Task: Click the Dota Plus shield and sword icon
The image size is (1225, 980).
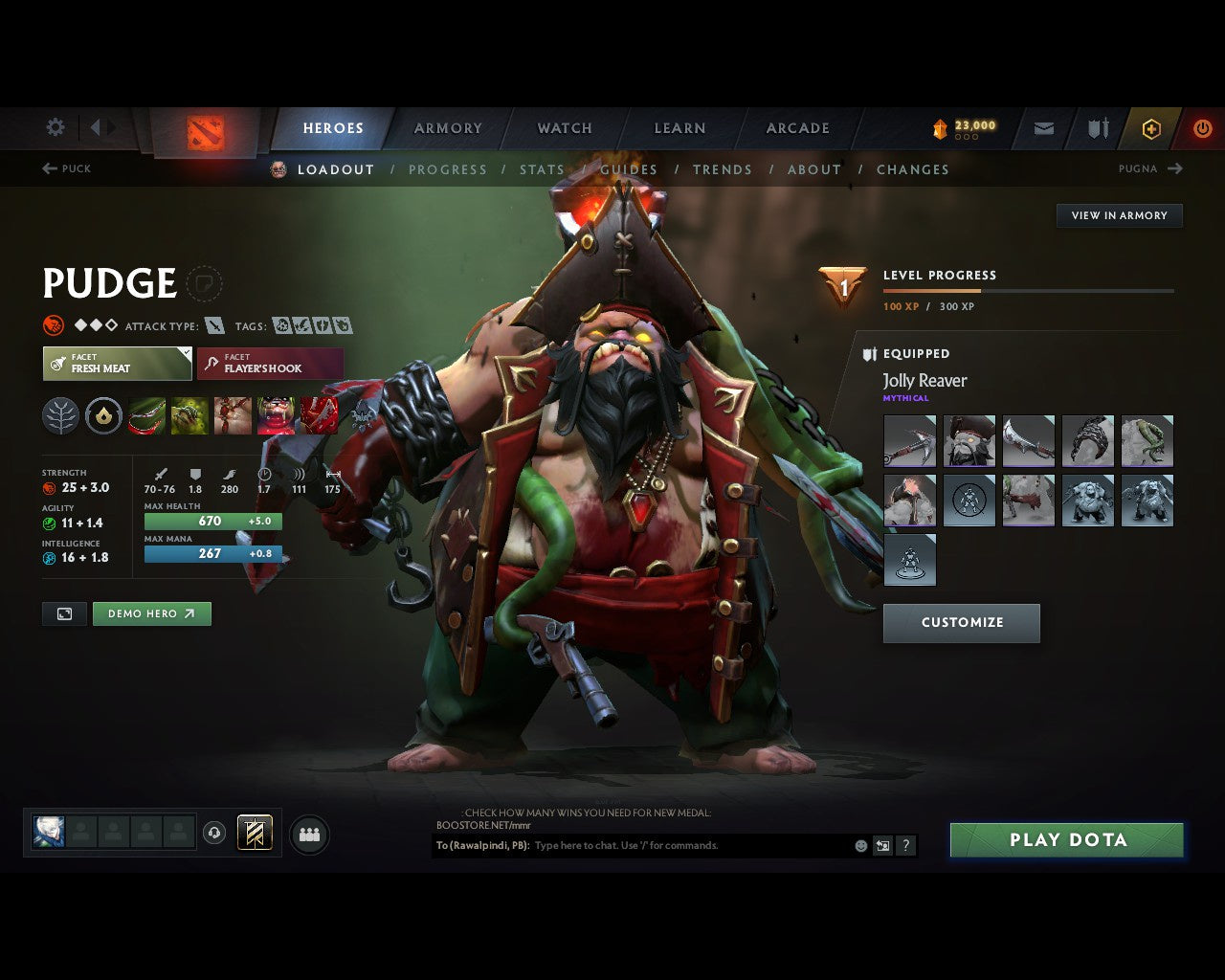Action: pos(1097,128)
